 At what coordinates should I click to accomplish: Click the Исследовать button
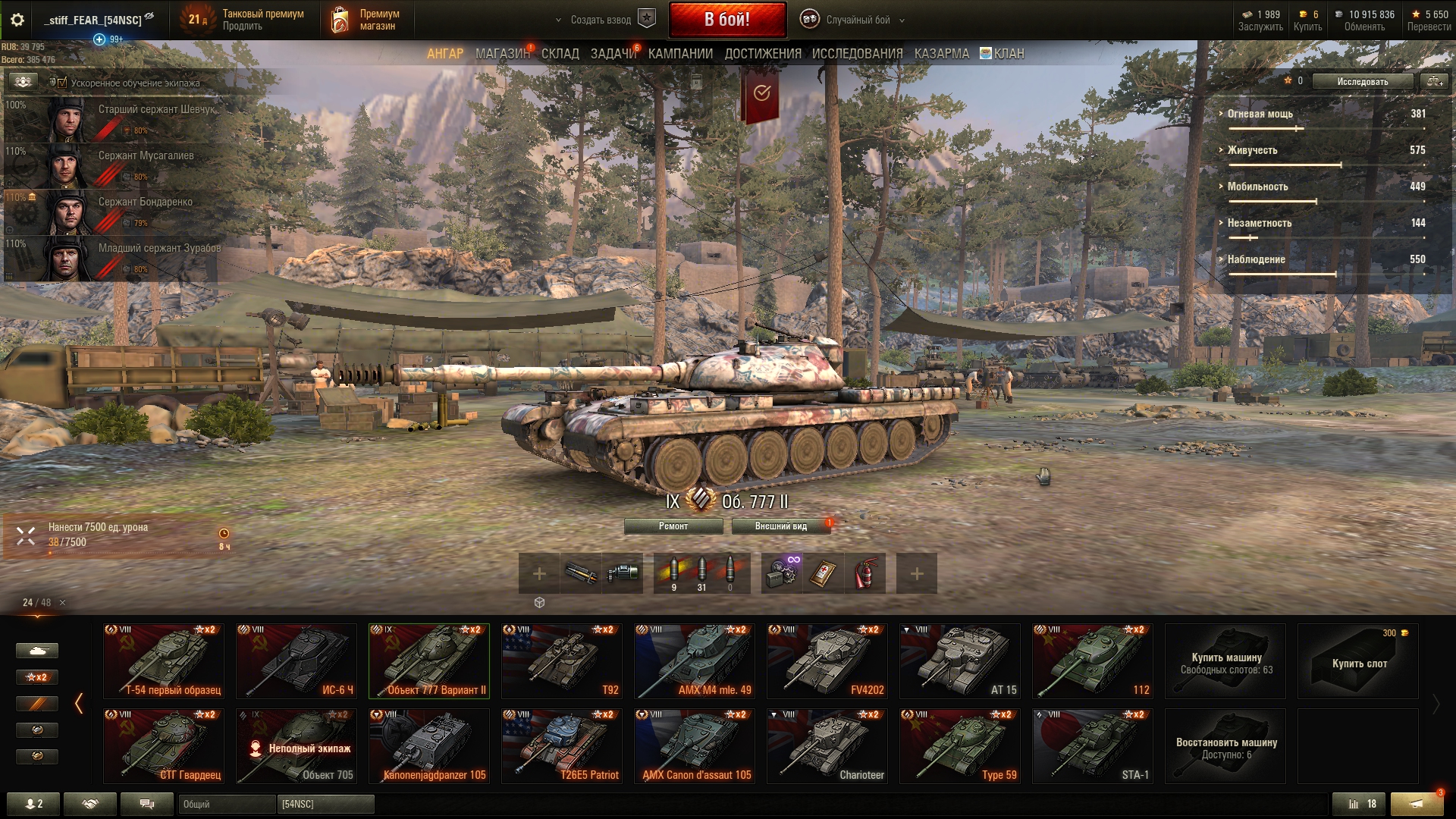point(1362,81)
